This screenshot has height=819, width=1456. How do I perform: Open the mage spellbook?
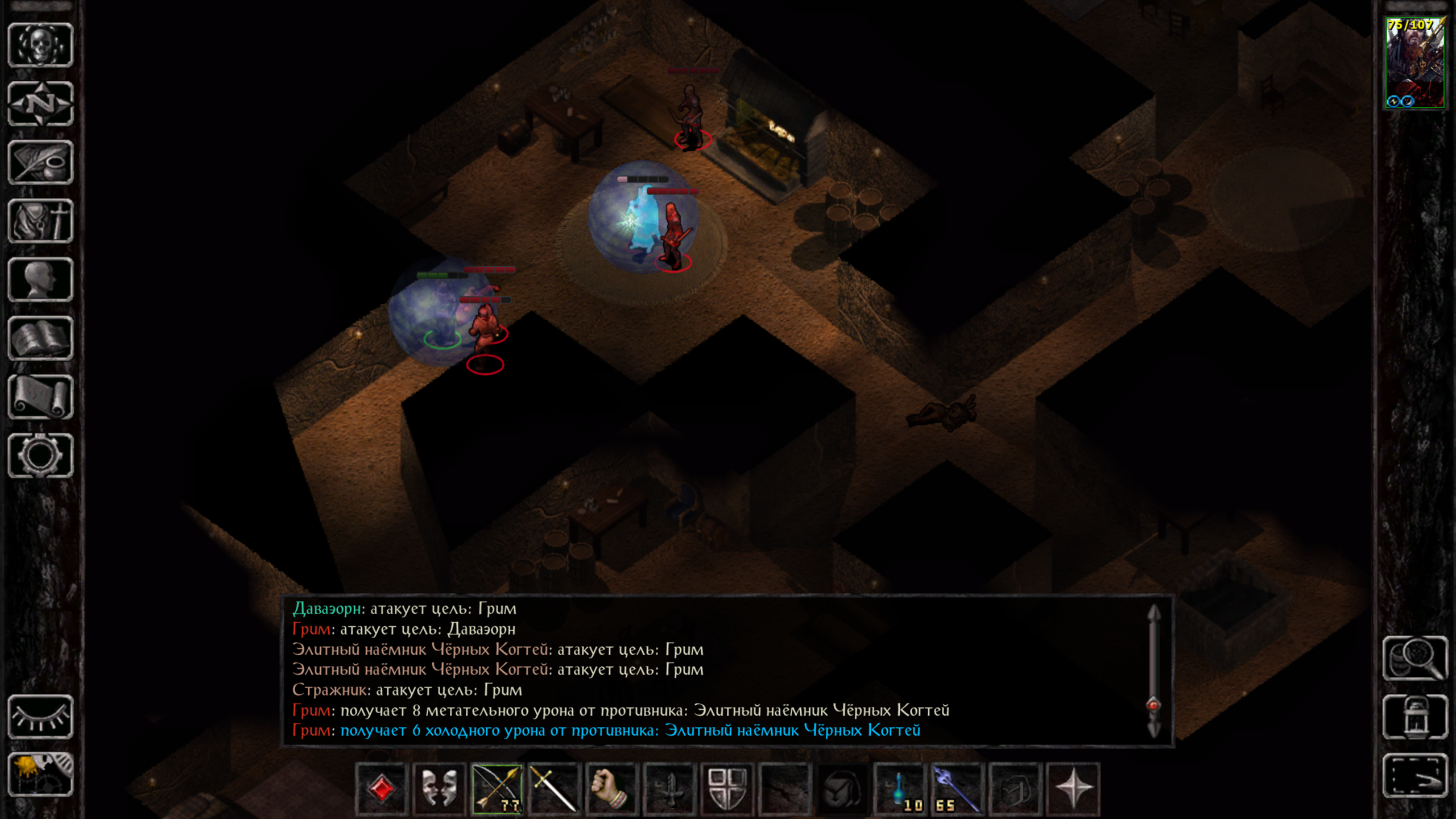pyautogui.click(x=40, y=338)
